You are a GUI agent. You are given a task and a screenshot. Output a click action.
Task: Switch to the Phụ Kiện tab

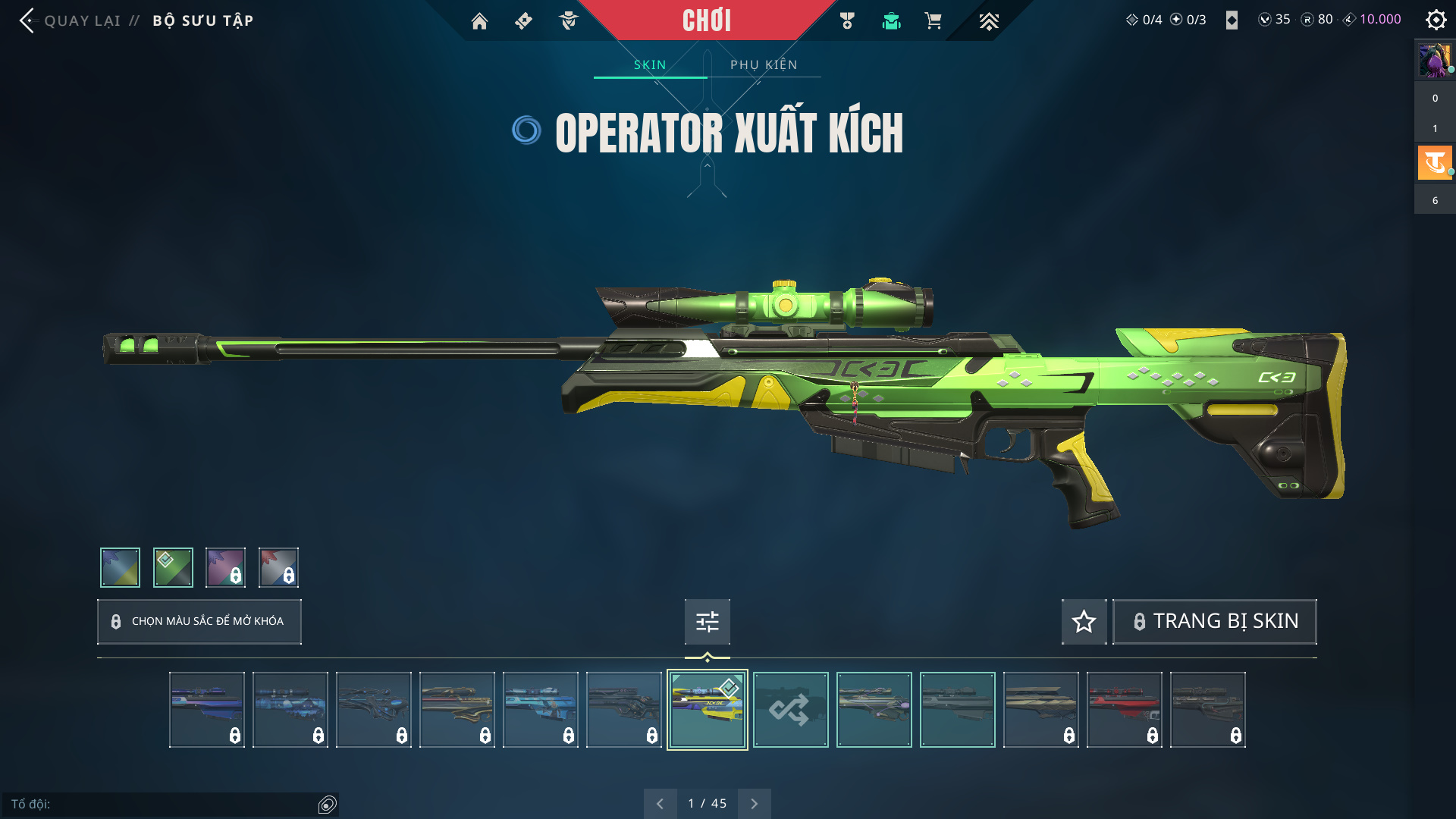pos(764,64)
